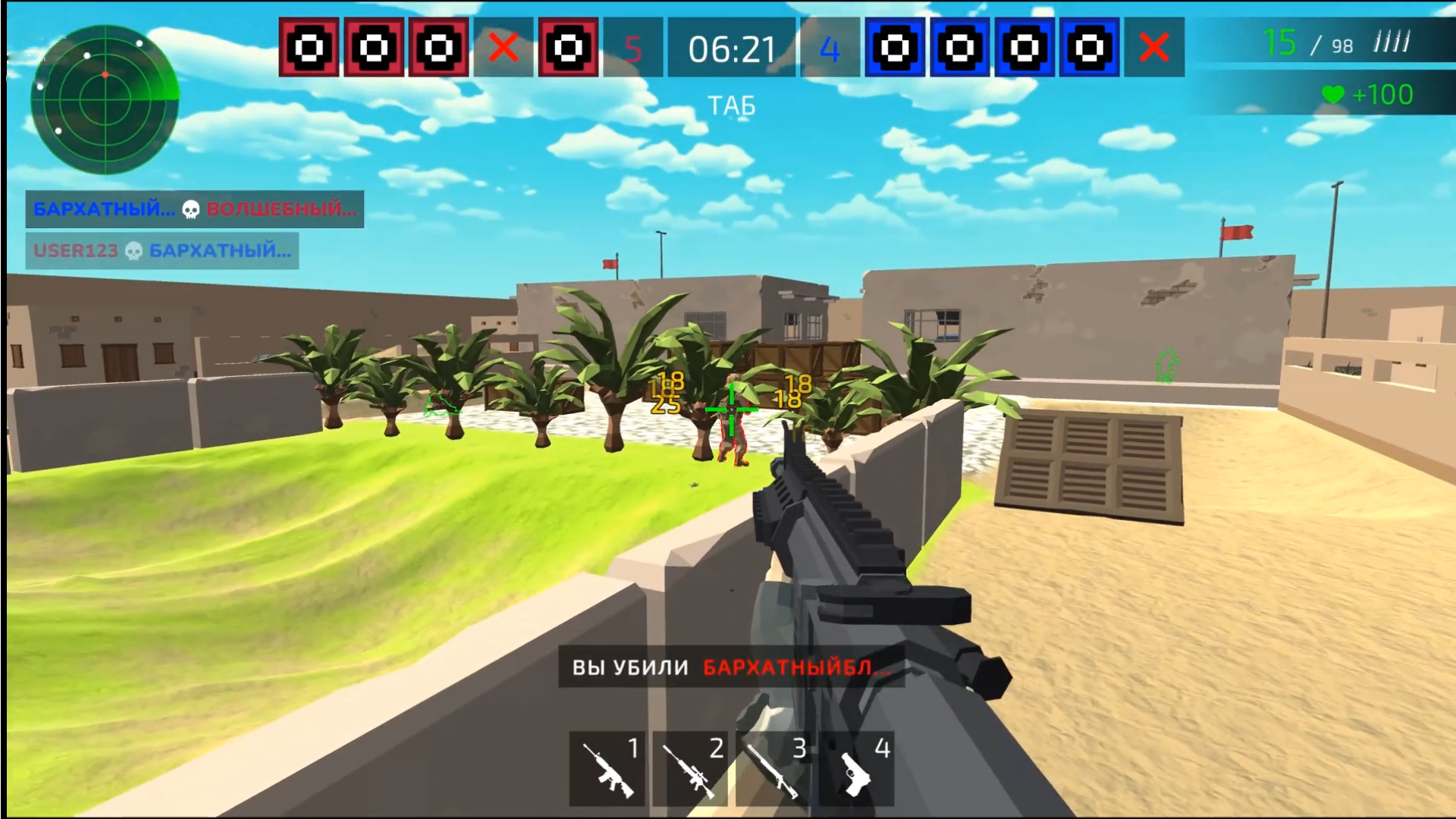Viewport: 1456px width, 819px height.
Task: Open the scoreboard via the ТАБ label
Action: pyautogui.click(x=731, y=105)
